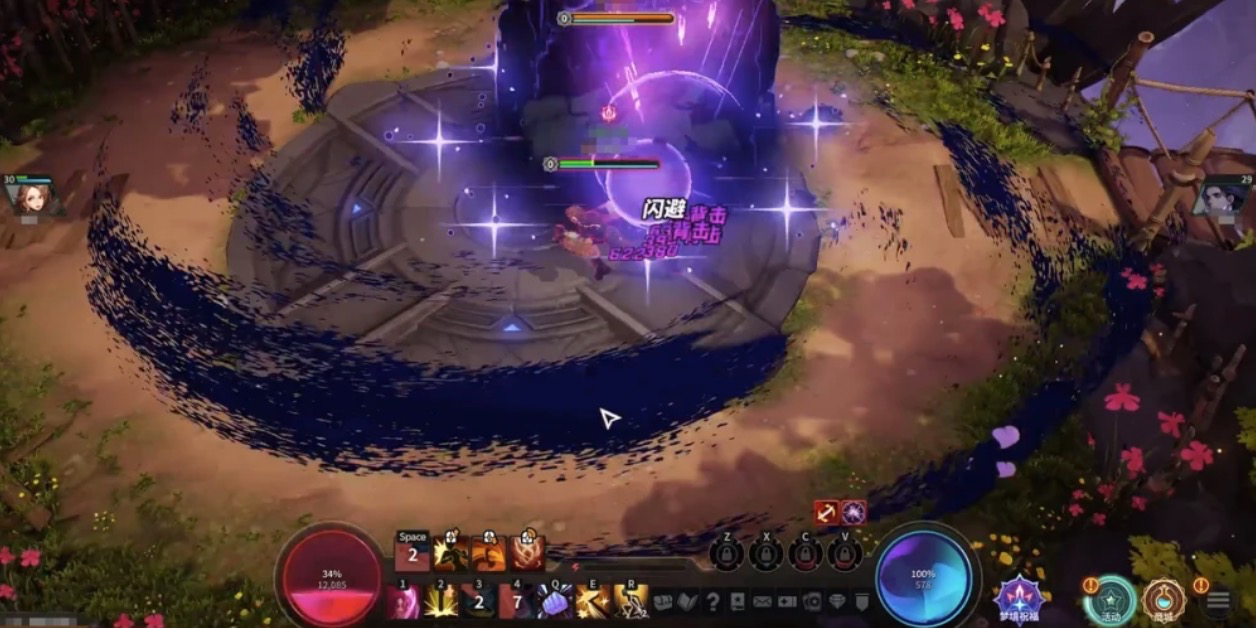The image size is (1256, 628).
Task: Select the female teammate portrait
Action: coord(32,196)
